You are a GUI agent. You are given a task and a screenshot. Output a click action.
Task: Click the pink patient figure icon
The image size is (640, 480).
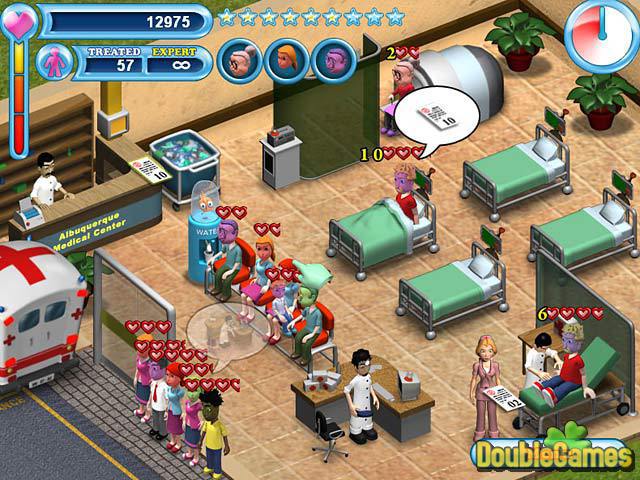pyautogui.click(x=55, y=62)
